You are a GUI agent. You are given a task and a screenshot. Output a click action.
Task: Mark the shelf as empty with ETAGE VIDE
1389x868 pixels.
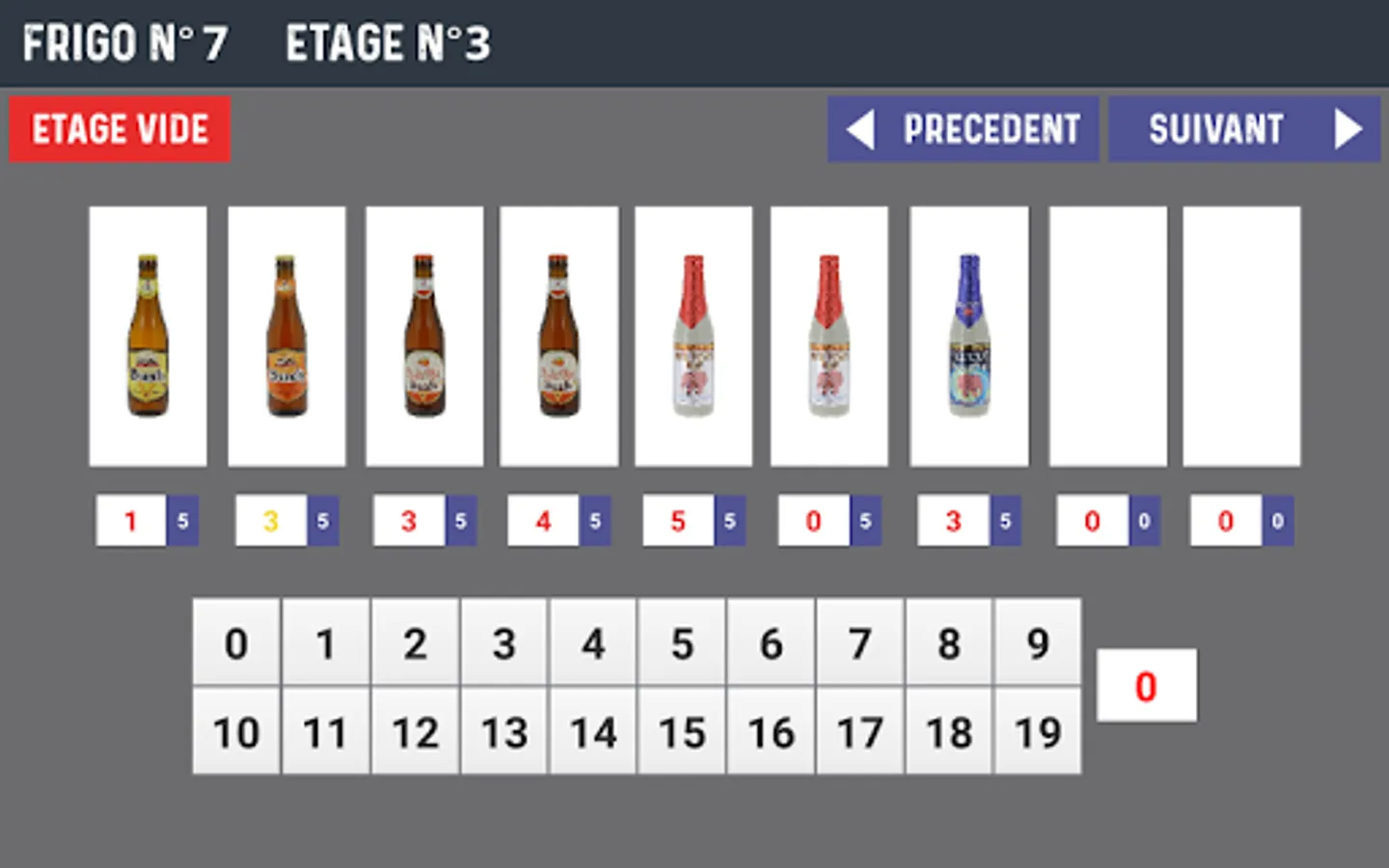coord(120,129)
